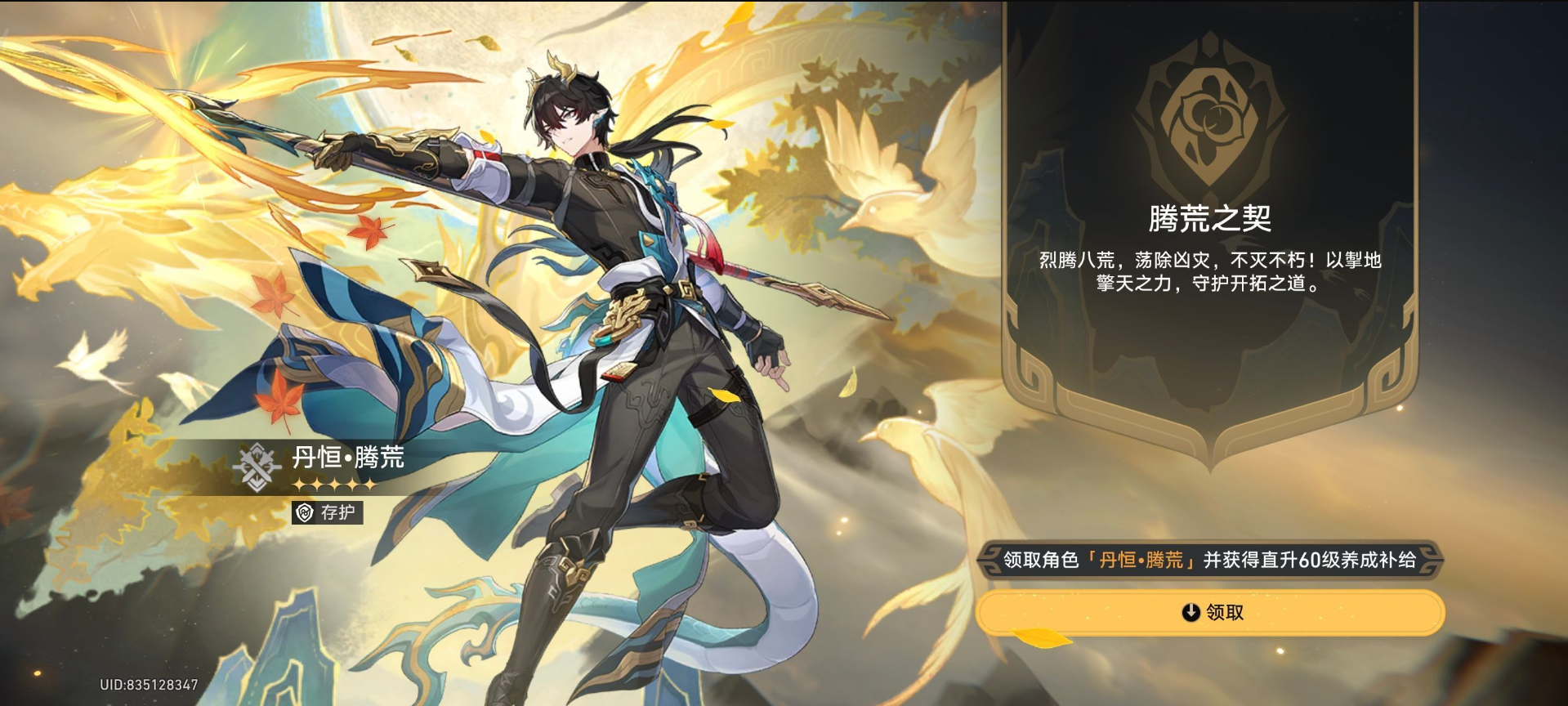Click the first star of the rarity rating
Viewport: 1568px width, 706px height.
pyautogui.click(x=298, y=485)
